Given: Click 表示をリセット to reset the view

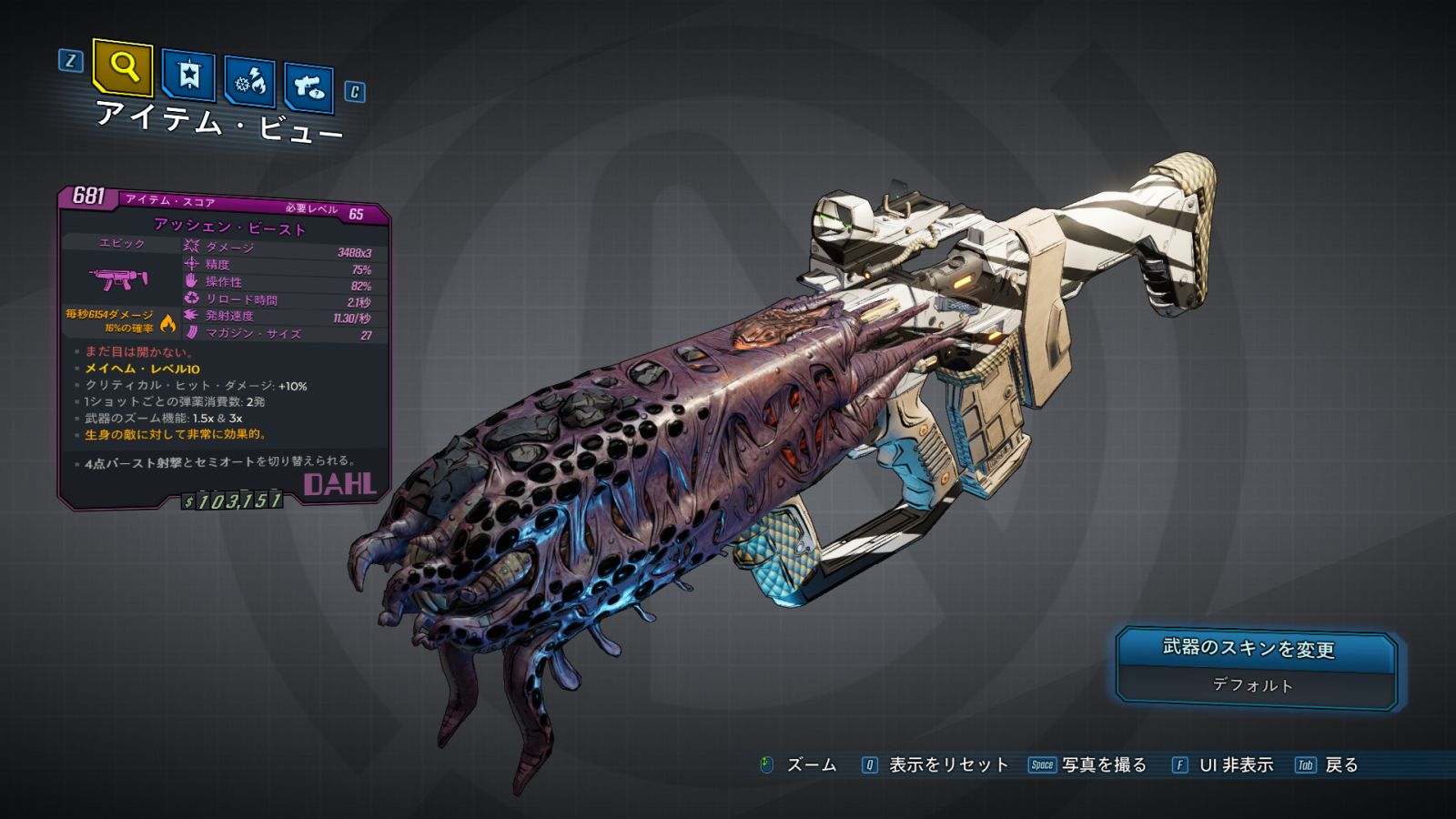Looking at the screenshot, I should 947,765.
